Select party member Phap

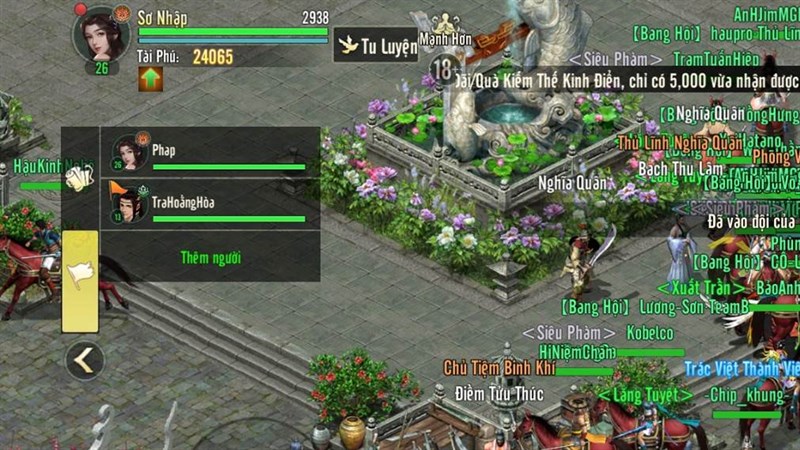(210, 153)
